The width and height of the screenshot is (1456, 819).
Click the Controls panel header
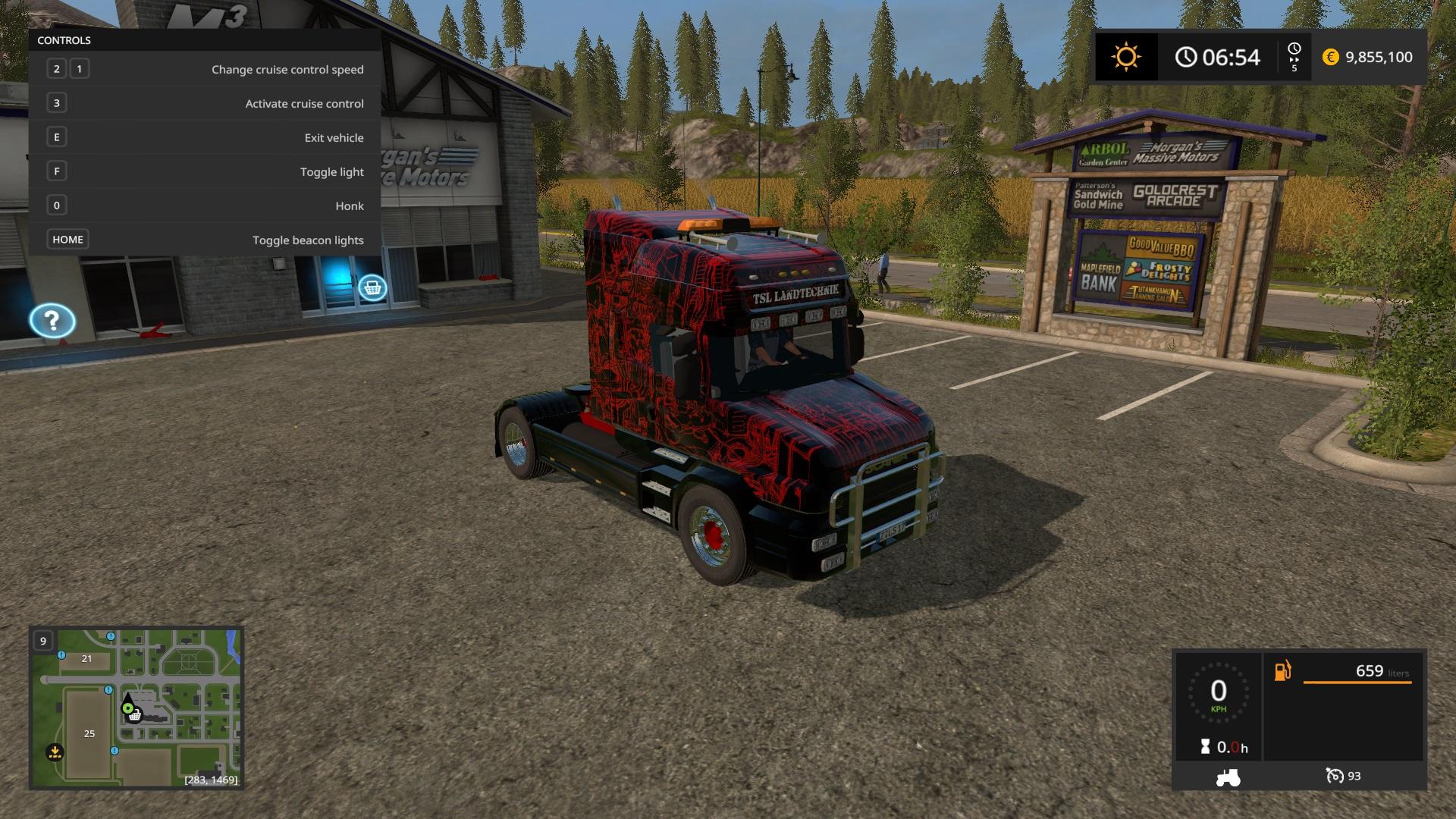pyautogui.click(x=64, y=40)
